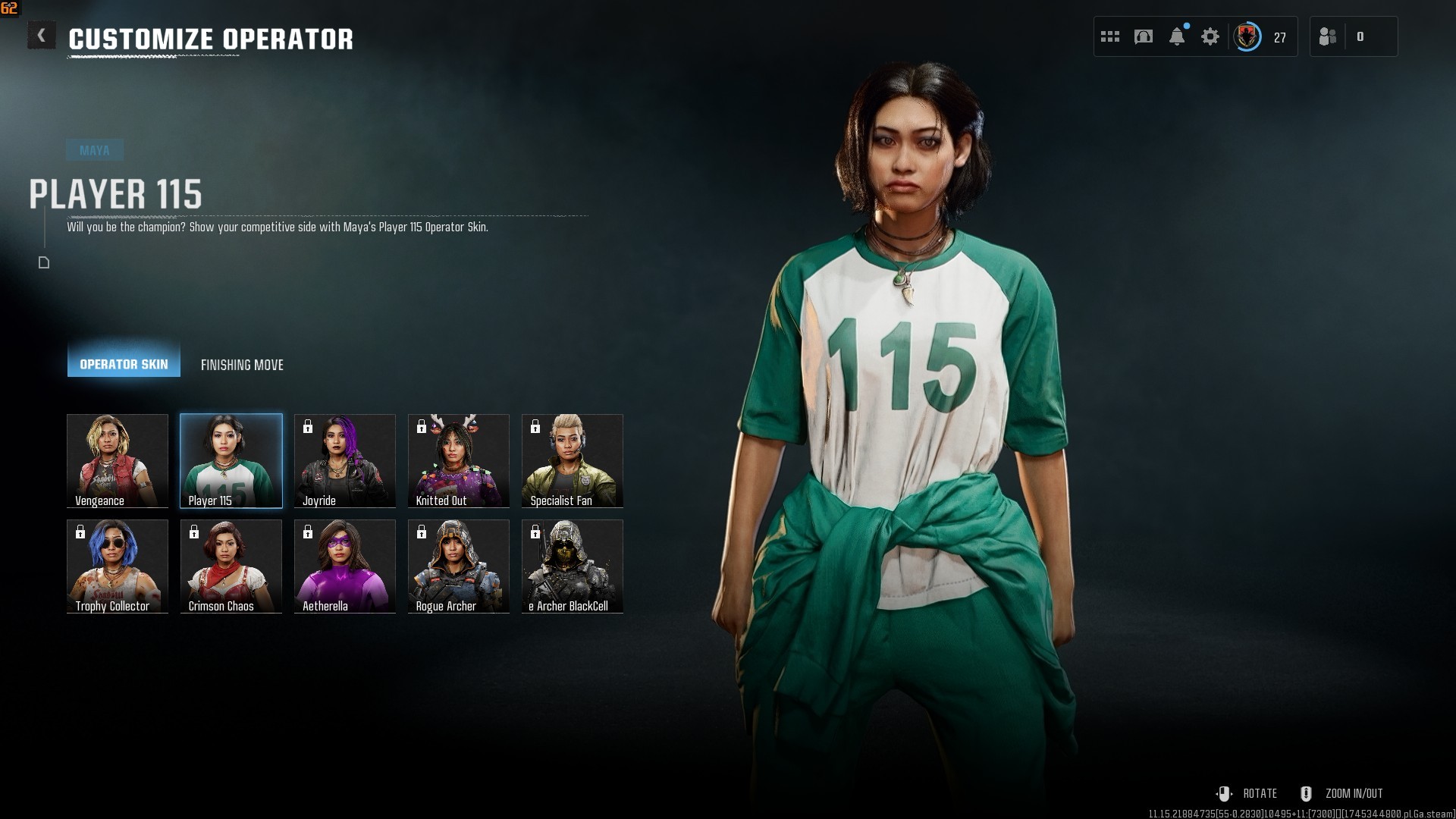
Task: Open the notifications bell
Action: 1177,36
